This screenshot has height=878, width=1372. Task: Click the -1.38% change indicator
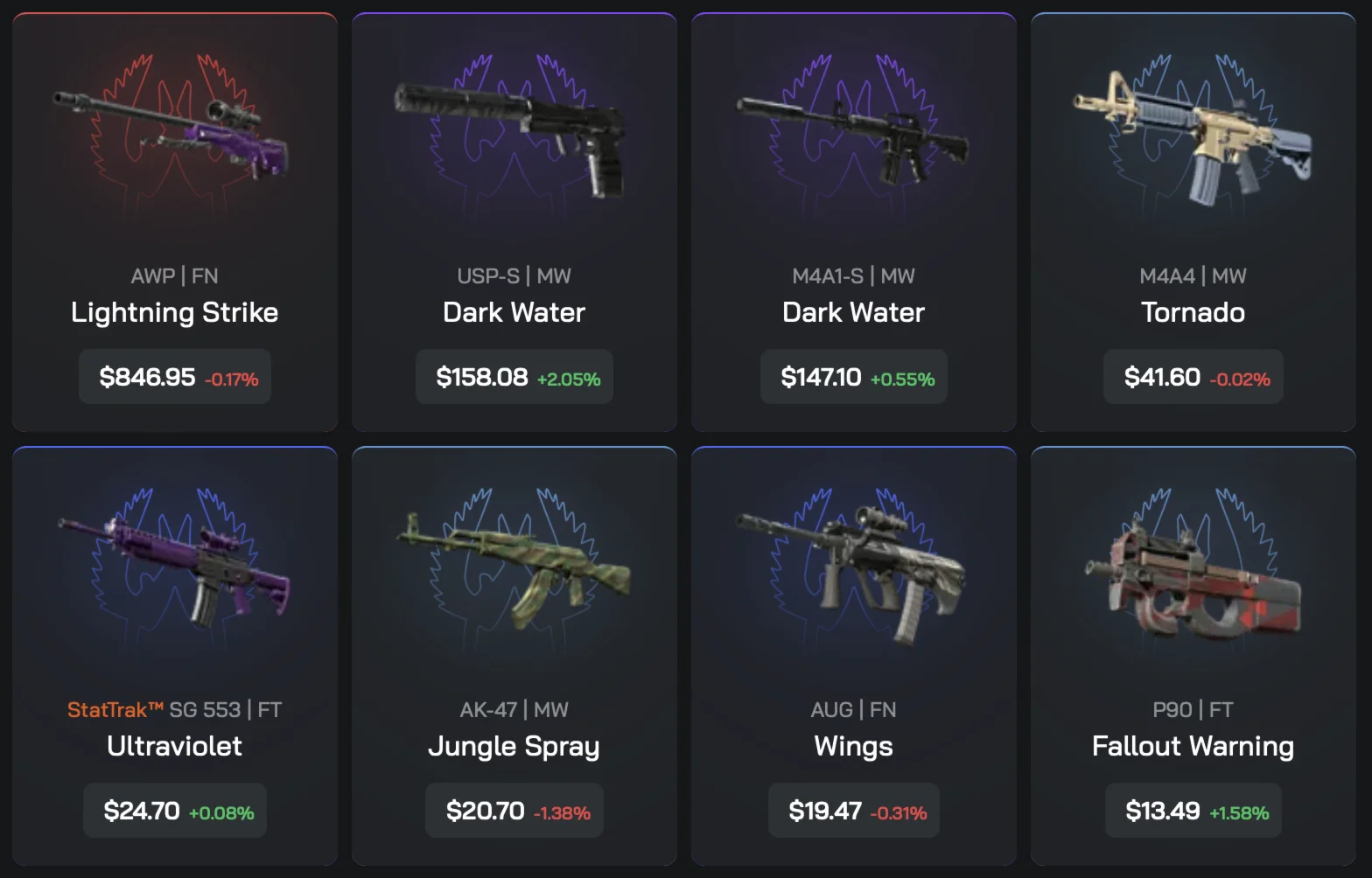[562, 812]
